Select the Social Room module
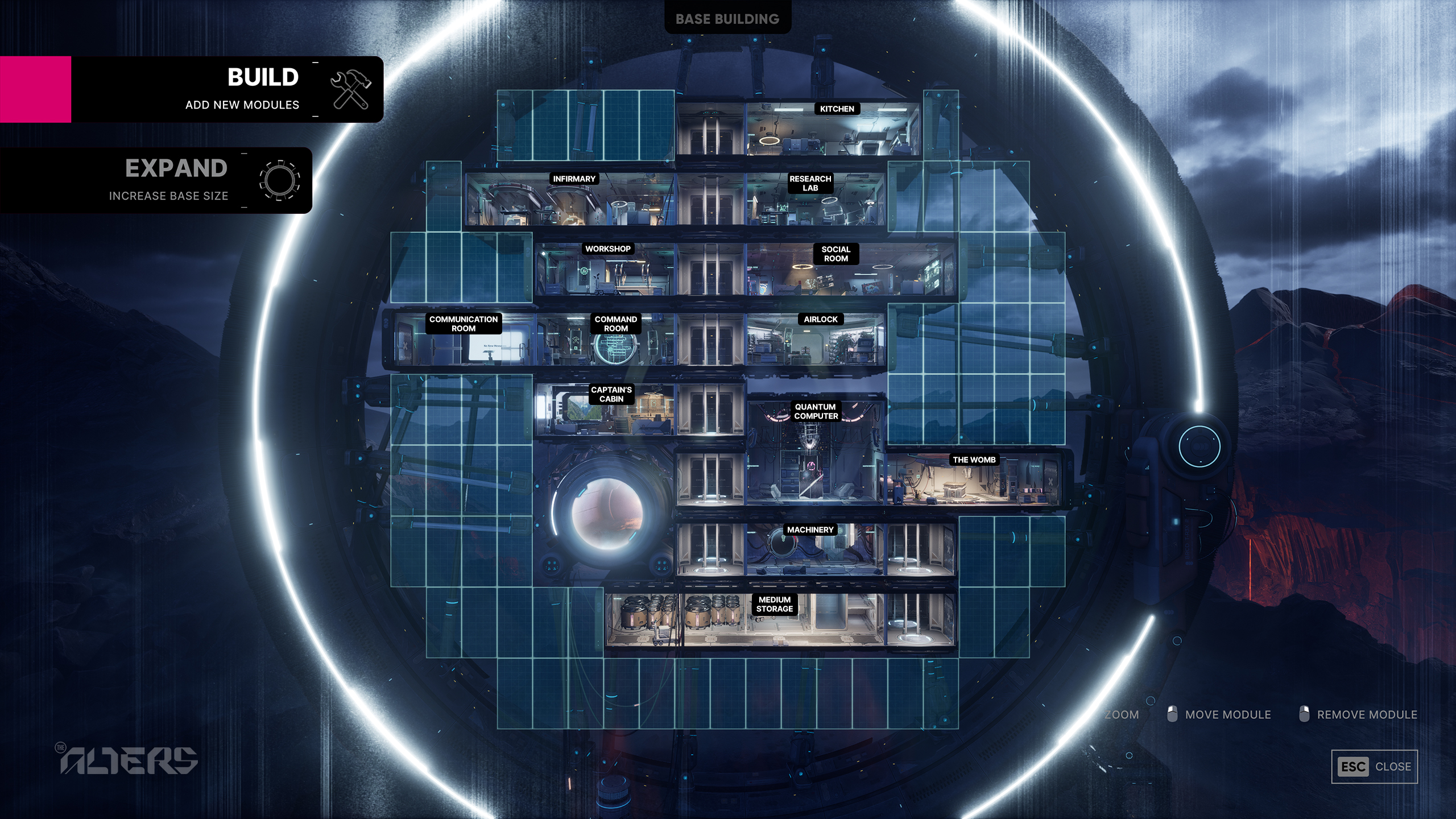 [836, 254]
